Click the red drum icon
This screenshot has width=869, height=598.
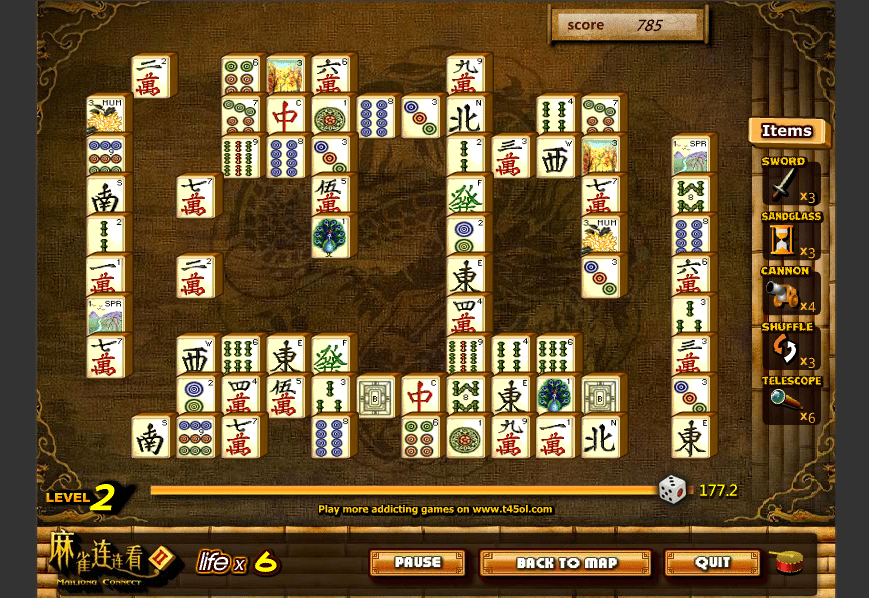click(787, 561)
